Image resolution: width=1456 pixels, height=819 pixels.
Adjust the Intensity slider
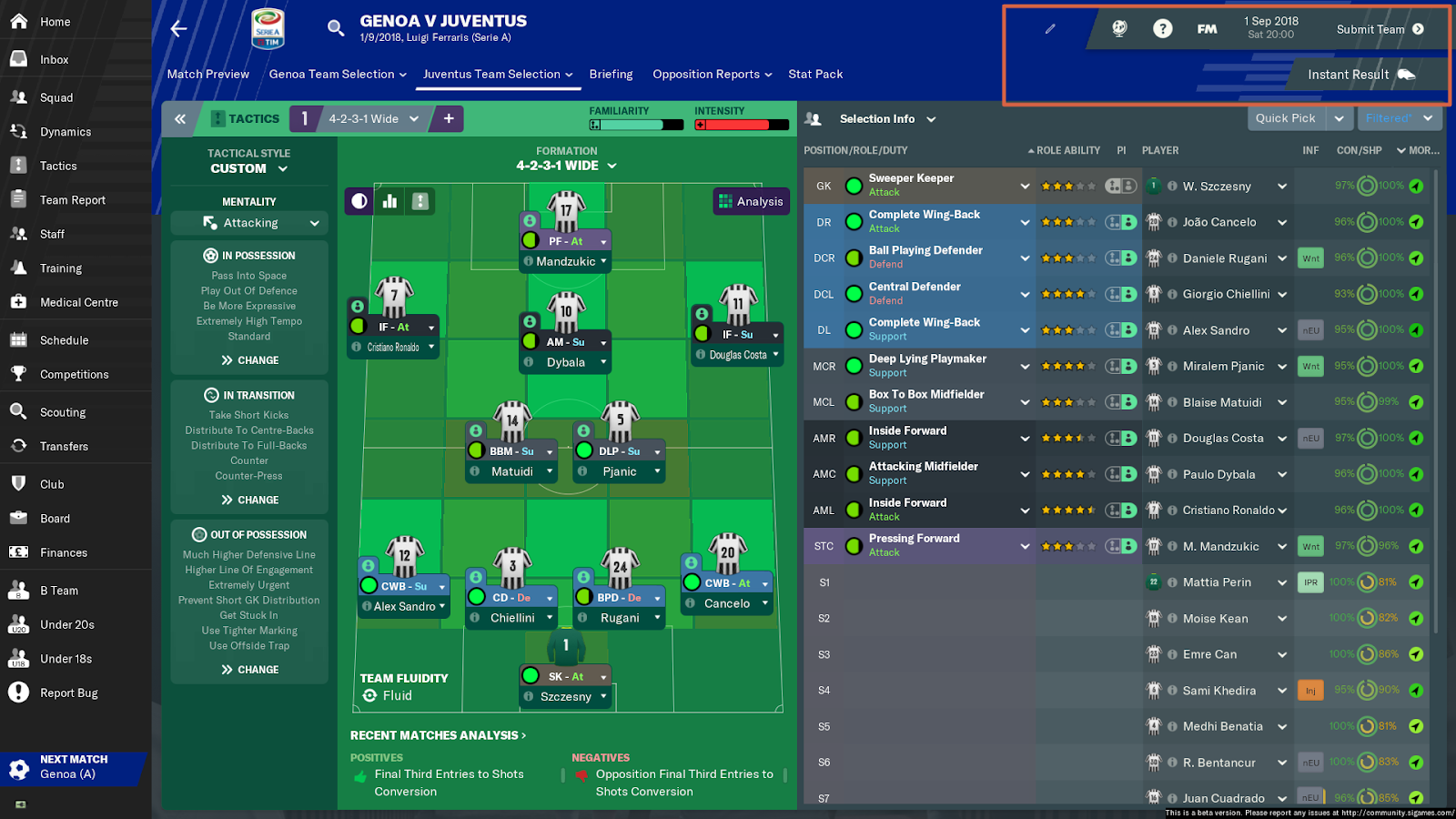742,125
